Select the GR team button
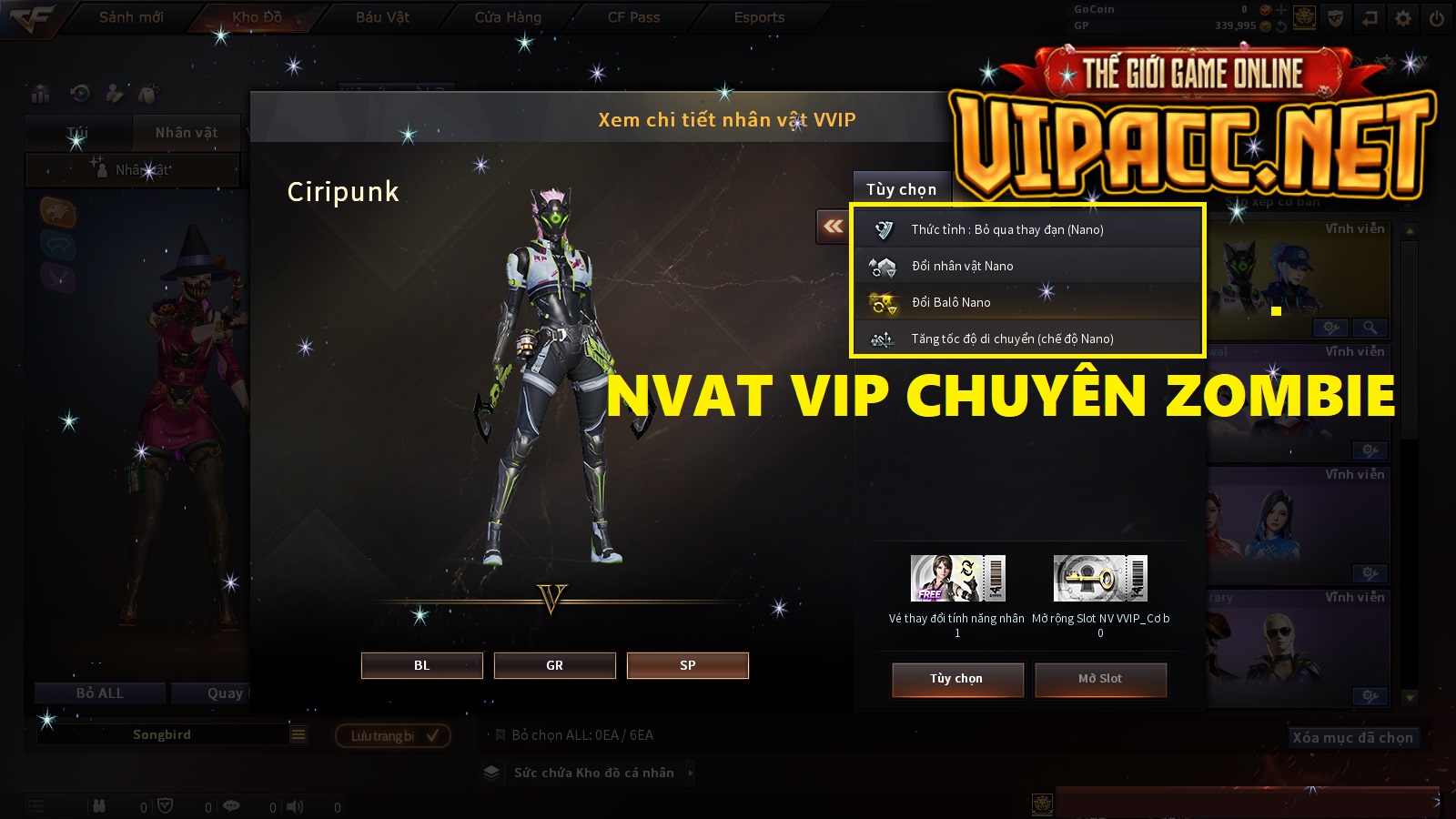Image resolution: width=1456 pixels, height=819 pixels. (x=554, y=665)
